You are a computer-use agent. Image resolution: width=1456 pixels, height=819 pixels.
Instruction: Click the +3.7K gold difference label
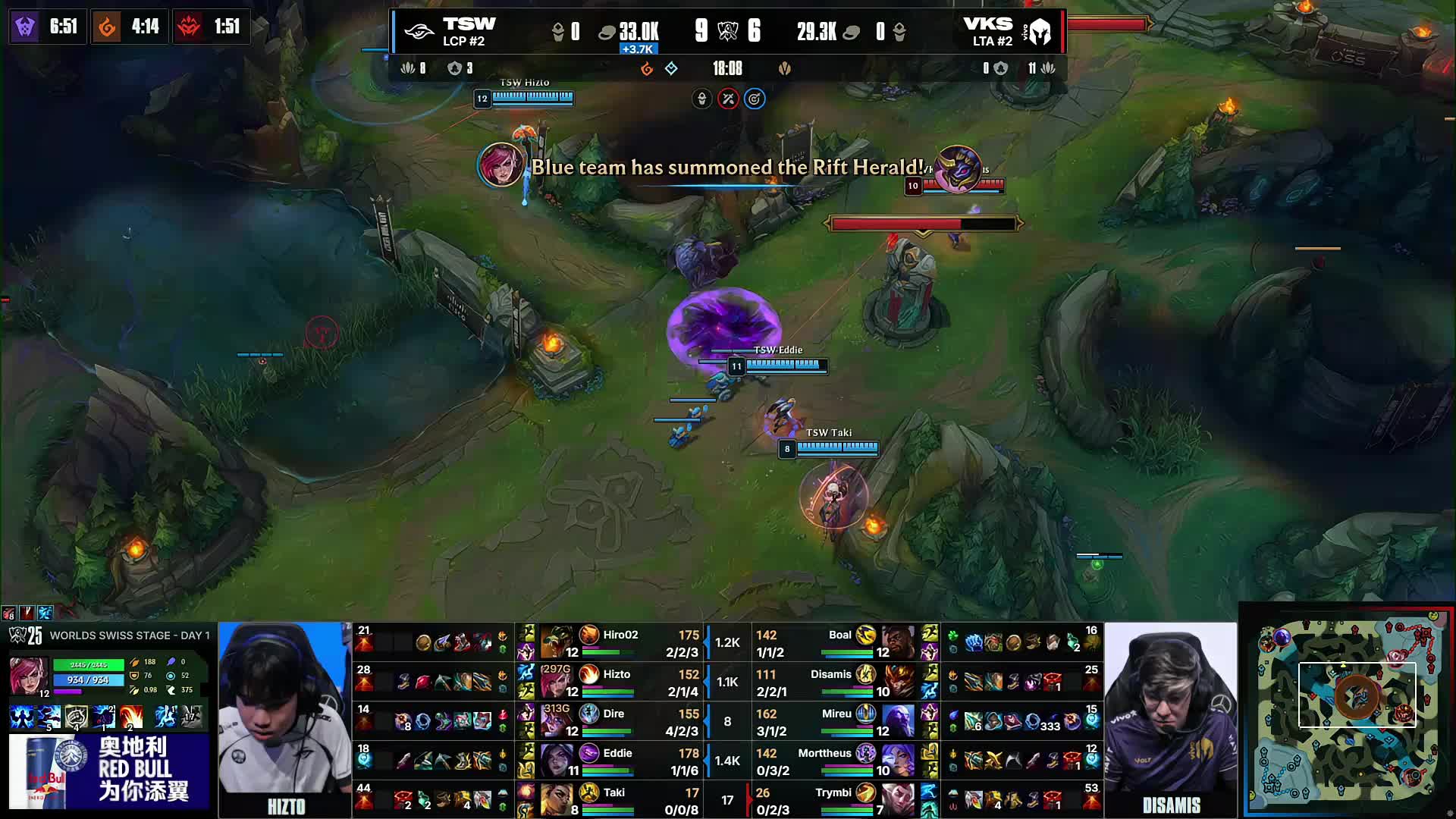click(638, 48)
